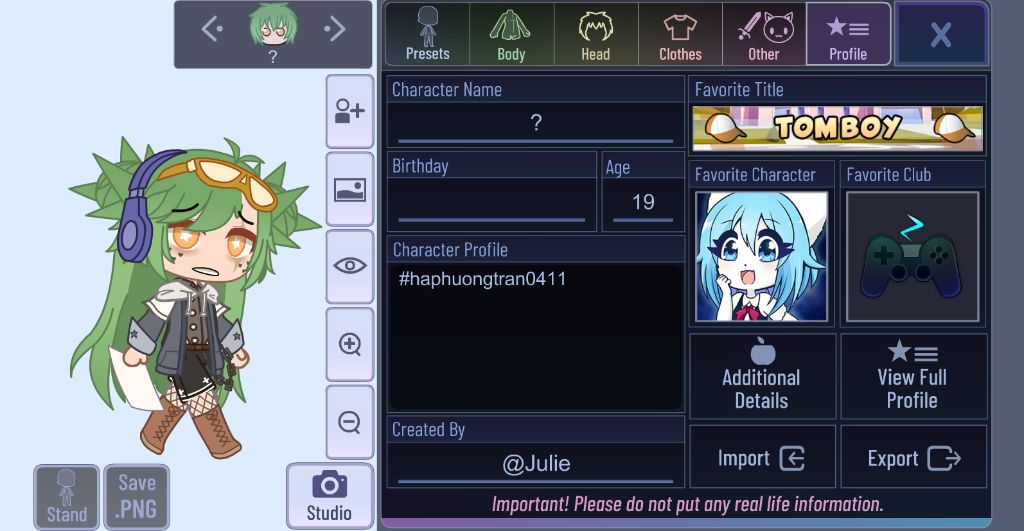
Task: Close the profile panel with X
Action: point(940,34)
